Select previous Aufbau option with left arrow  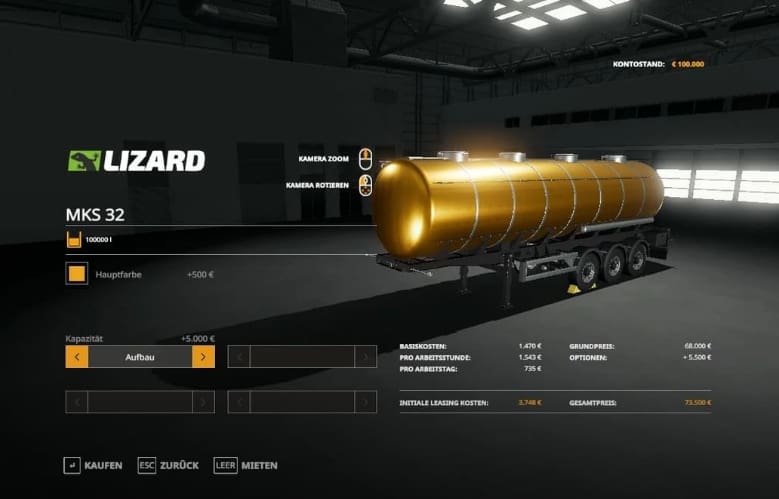pyautogui.click(x=77, y=357)
